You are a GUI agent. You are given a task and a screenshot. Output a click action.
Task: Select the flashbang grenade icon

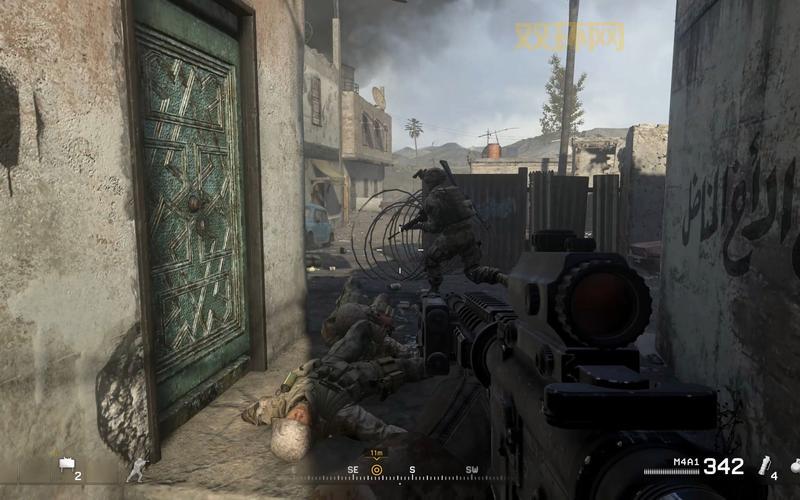coord(767,464)
